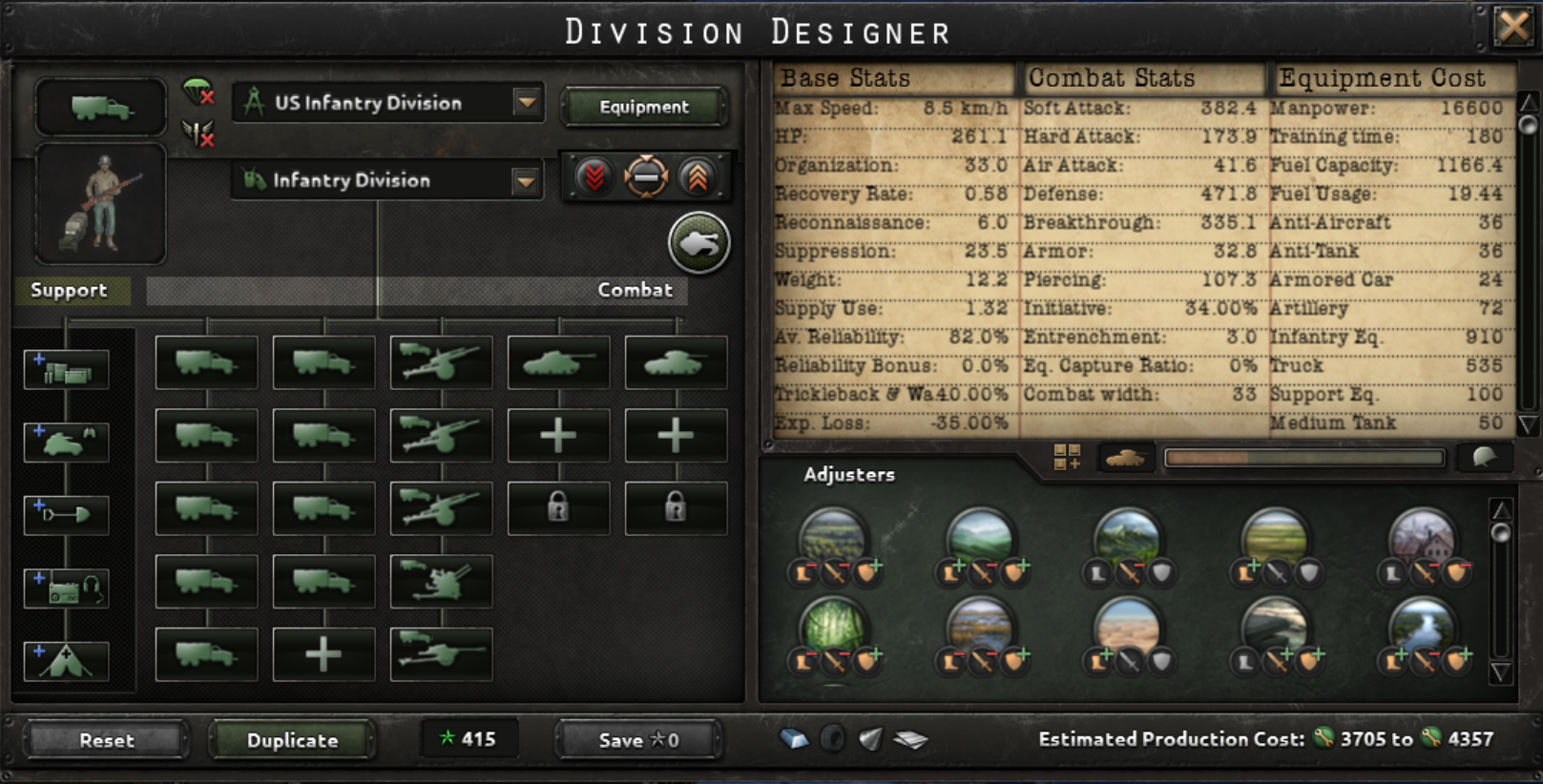Image resolution: width=1543 pixels, height=784 pixels.
Task: Add the signal company radio icon
Action: tap(66, 588)
